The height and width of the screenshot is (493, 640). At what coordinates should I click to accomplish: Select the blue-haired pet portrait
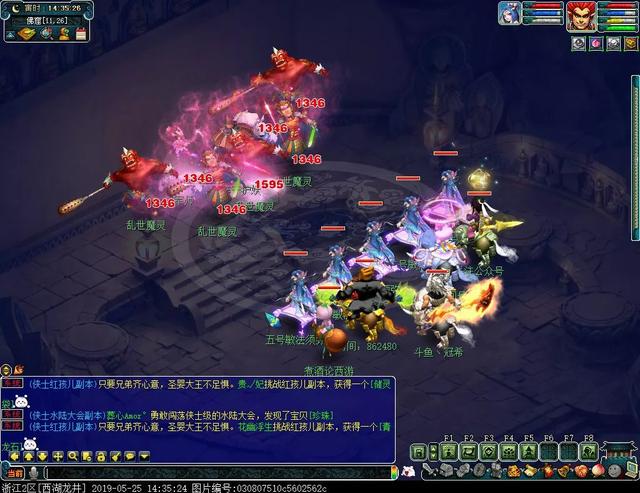510,13
